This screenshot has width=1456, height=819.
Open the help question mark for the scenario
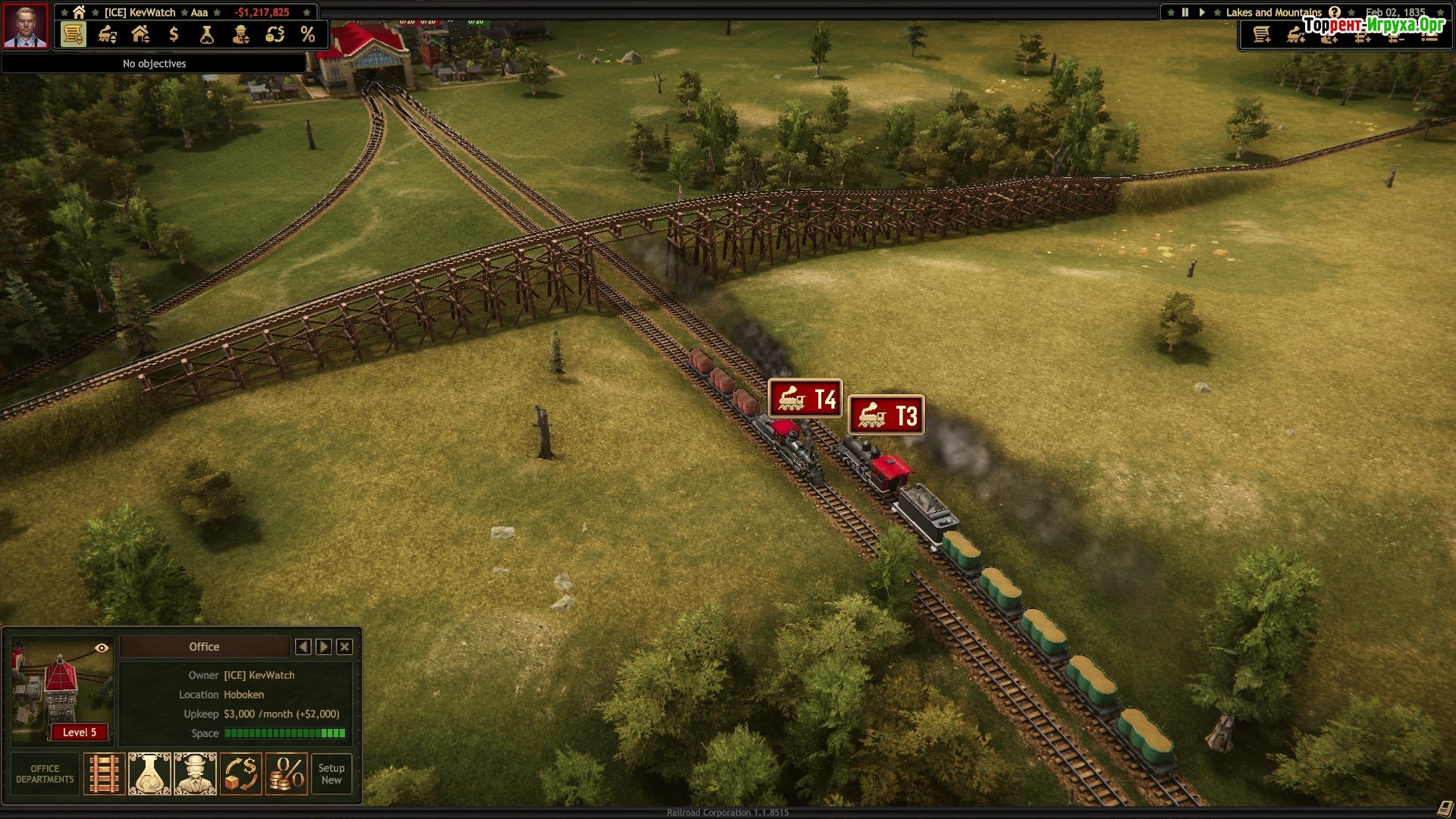coord(1335,12)
